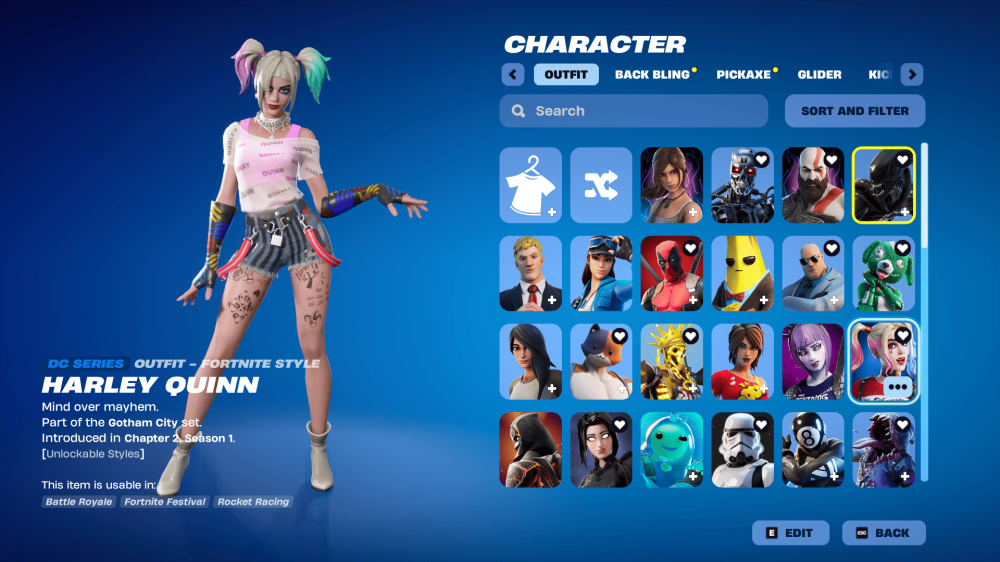
Task: Pick the Deadpool outfit
Action: click(672, 273)
